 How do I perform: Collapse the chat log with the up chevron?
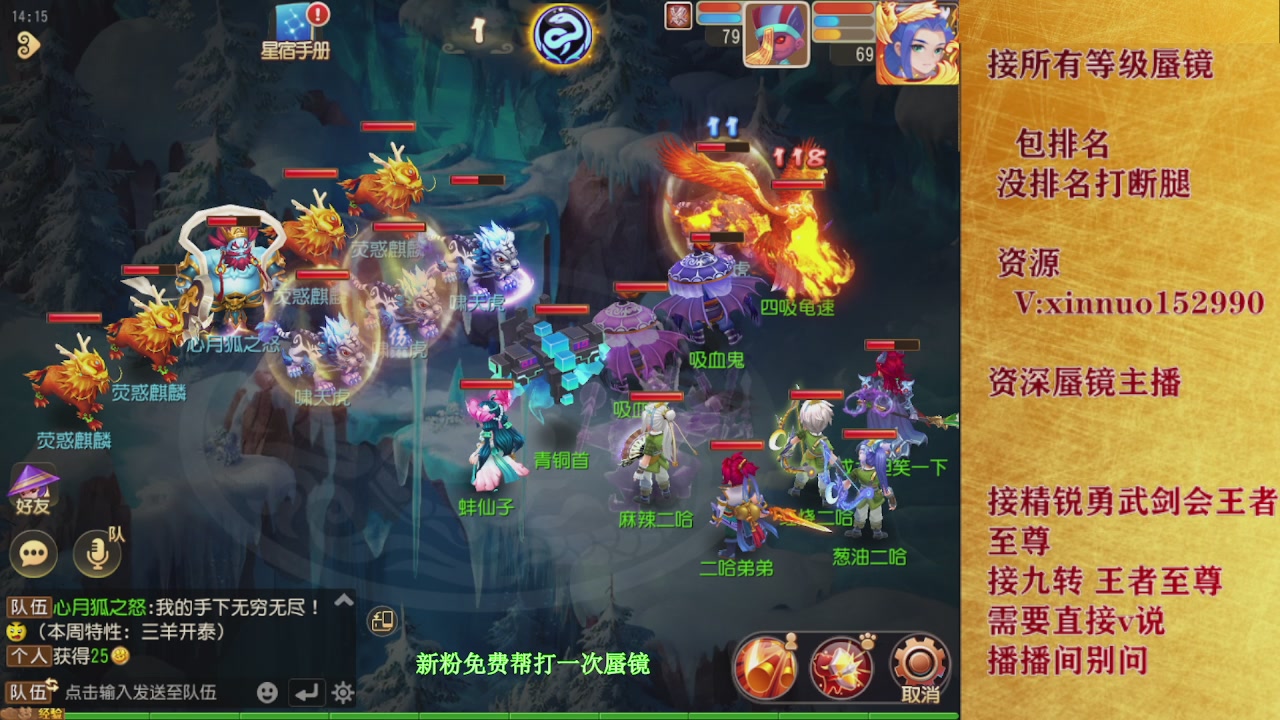click(342, 601)
